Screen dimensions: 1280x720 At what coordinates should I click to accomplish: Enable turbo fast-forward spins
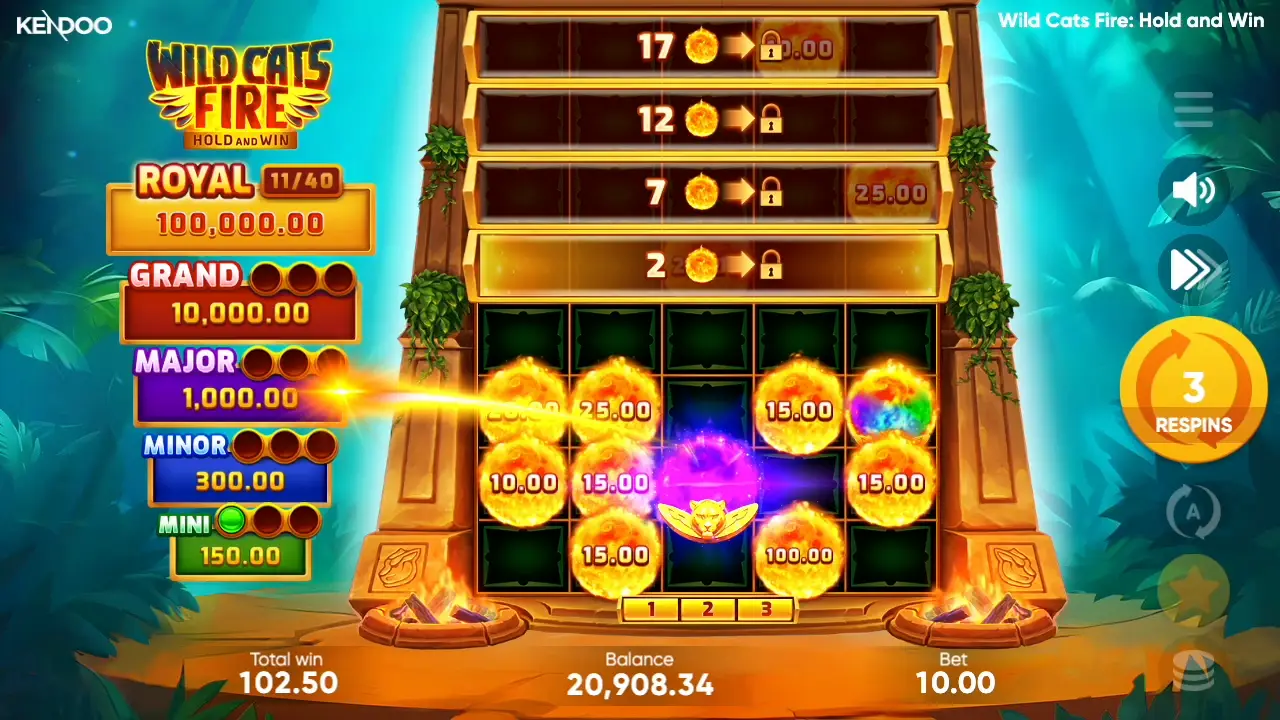(x=1192, y=270)
